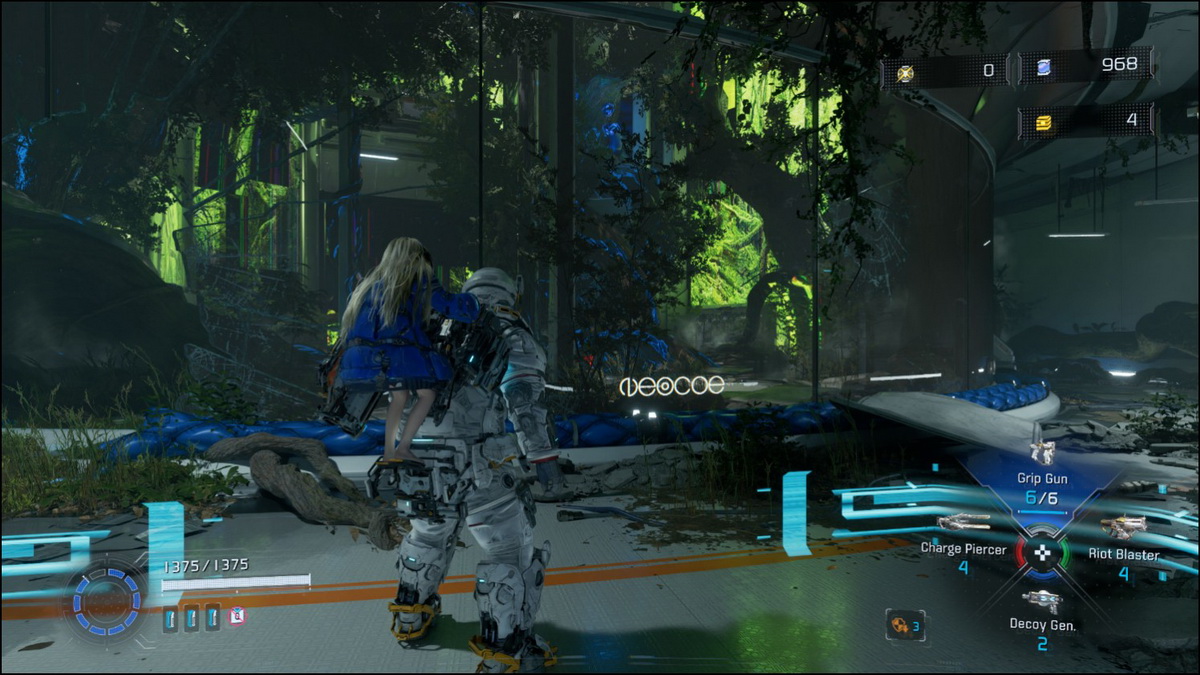This screenshot has width=1200, height=675.
Task: Select the Grip Gun weapon
Action: click(x=1043, y=454)
